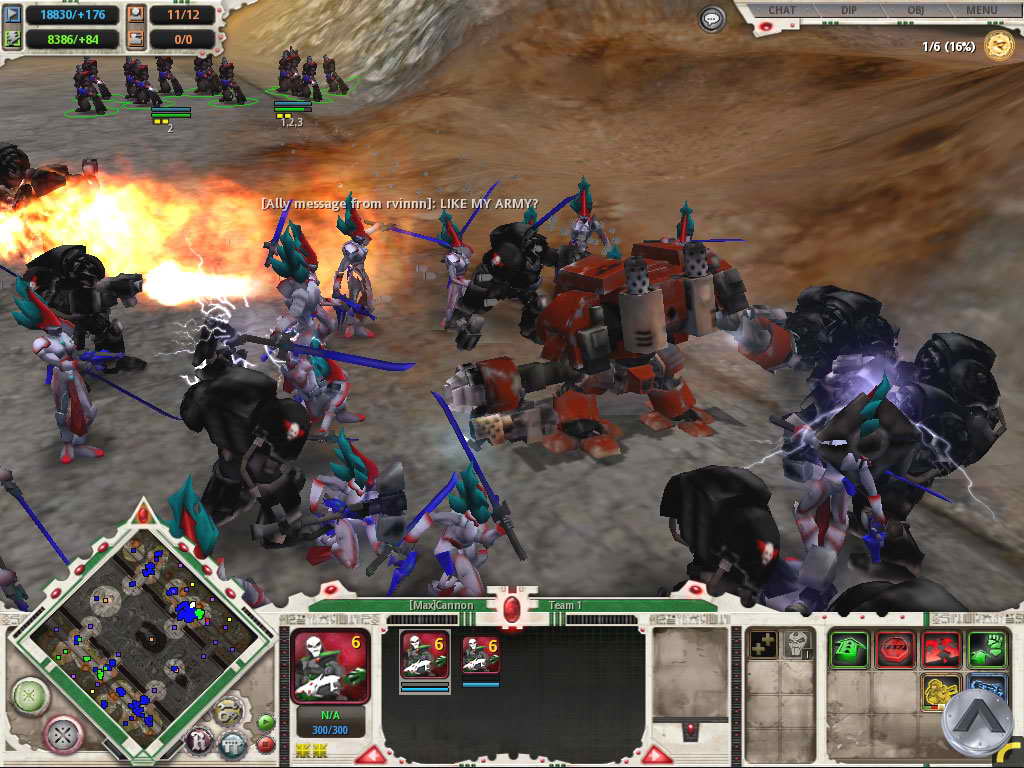Show the OBJ objectives panel

[915, 10]
